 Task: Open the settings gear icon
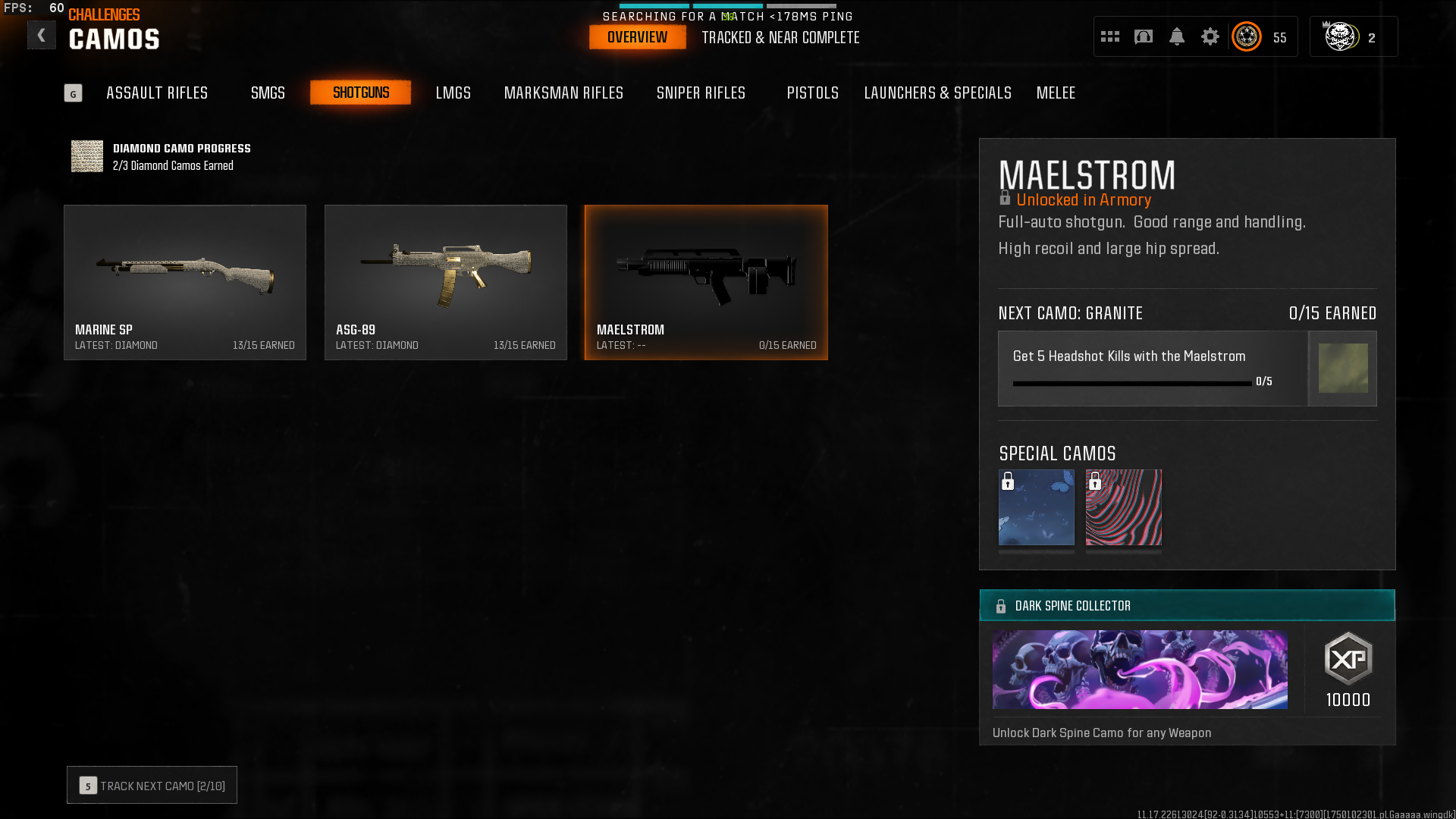[1210, 36]
